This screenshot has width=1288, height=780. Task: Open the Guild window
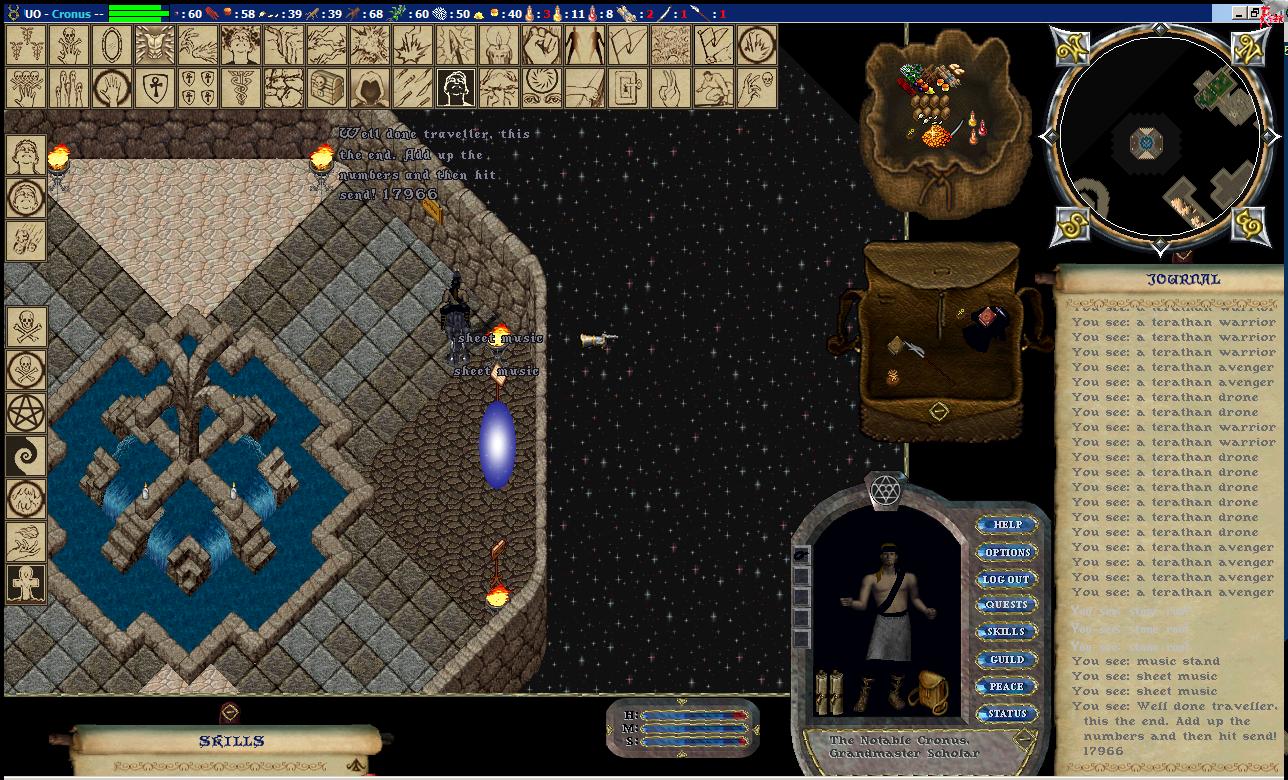tap(1006, 660)
